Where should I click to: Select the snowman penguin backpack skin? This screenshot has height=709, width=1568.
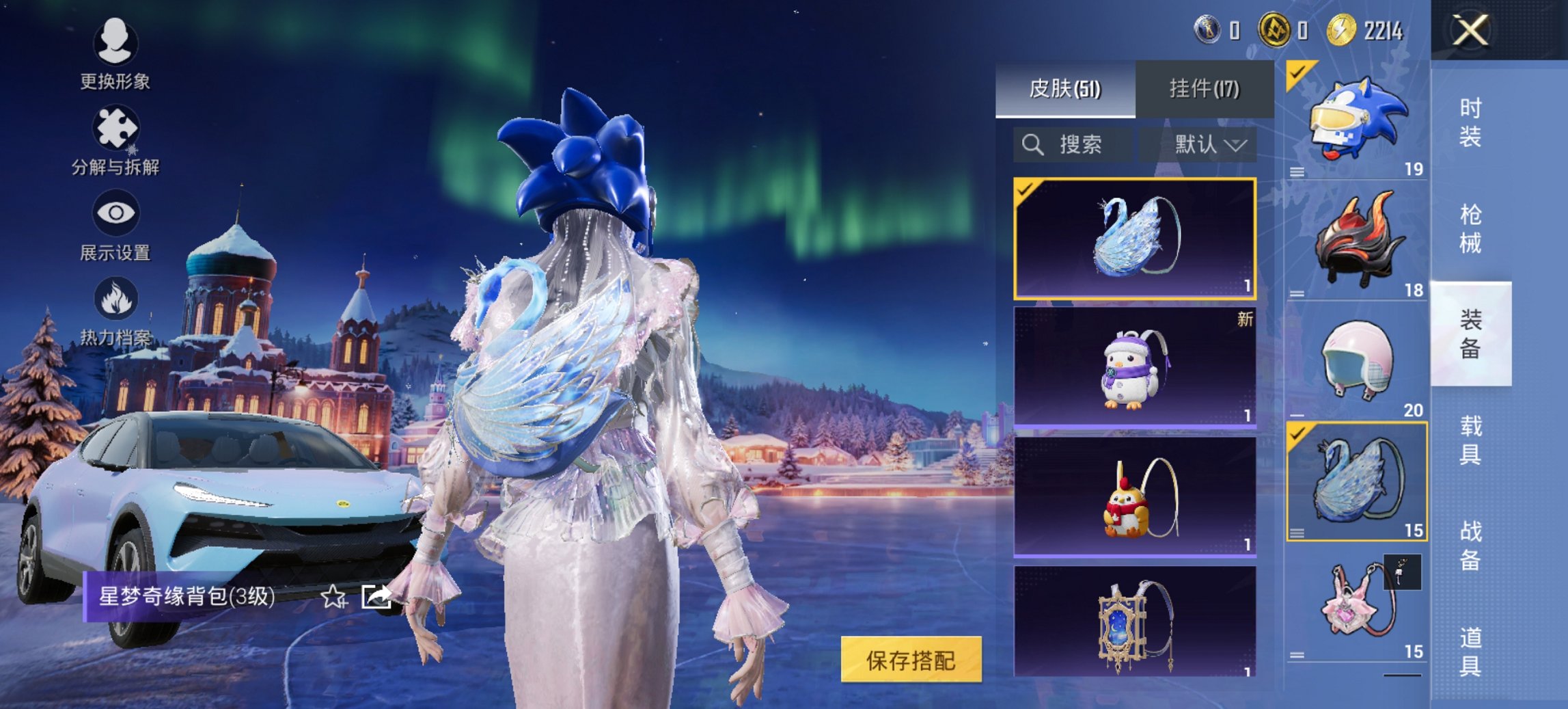1134,368
